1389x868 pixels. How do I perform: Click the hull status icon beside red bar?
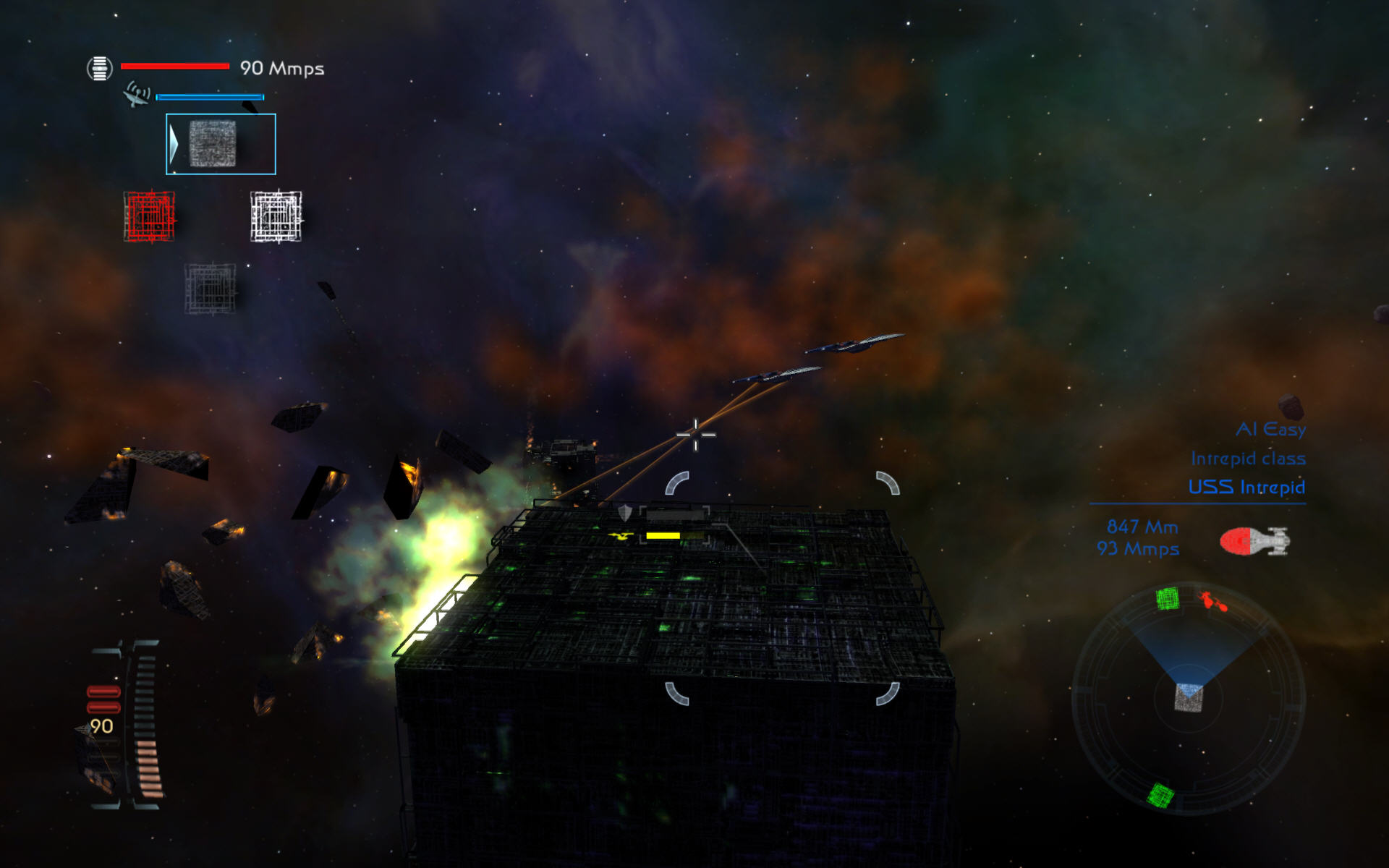point(100,68)
